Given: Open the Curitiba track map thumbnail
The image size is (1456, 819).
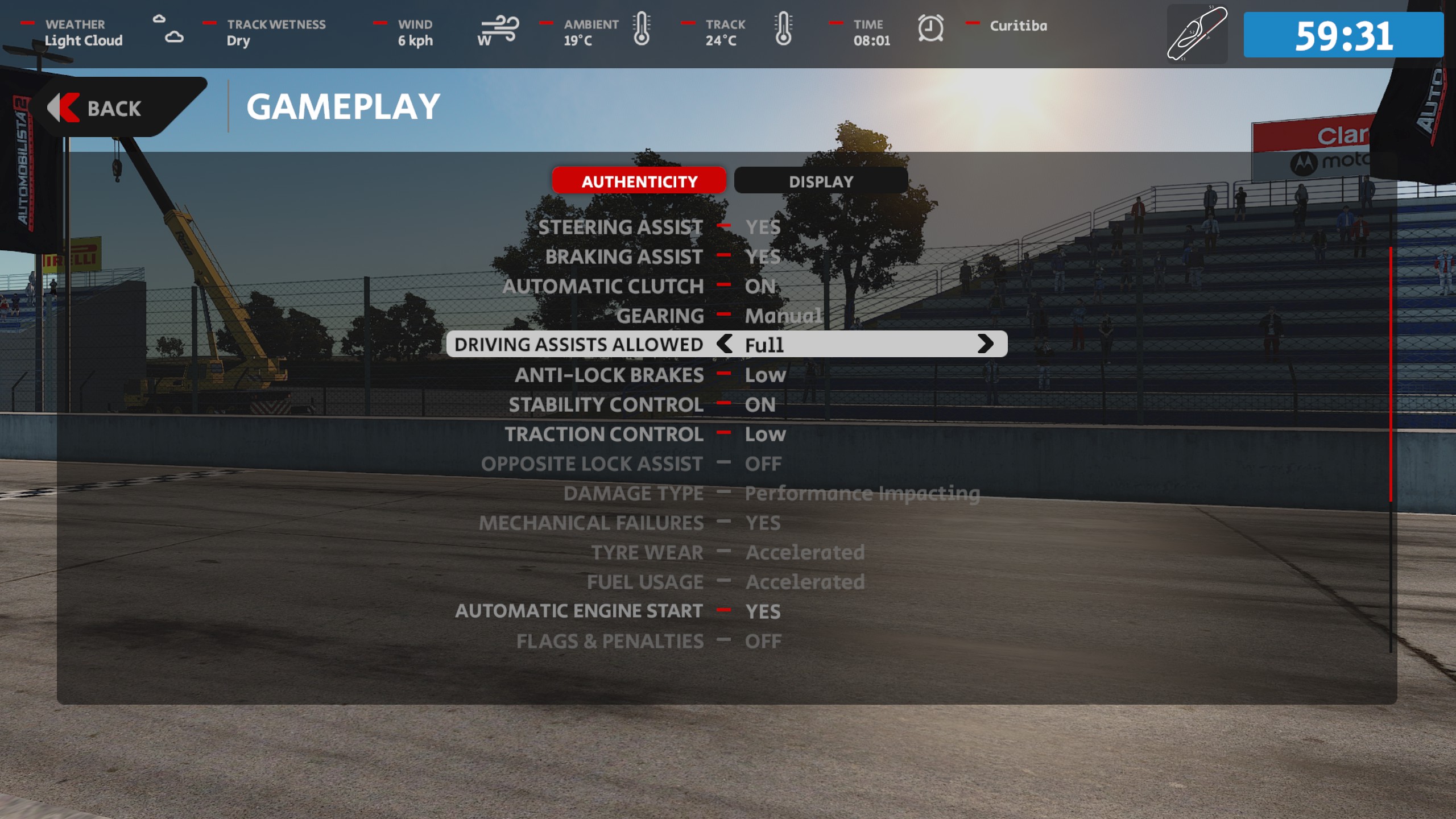Looking at the screenshot, I should pyautogui.click(x=1197, y=34).
